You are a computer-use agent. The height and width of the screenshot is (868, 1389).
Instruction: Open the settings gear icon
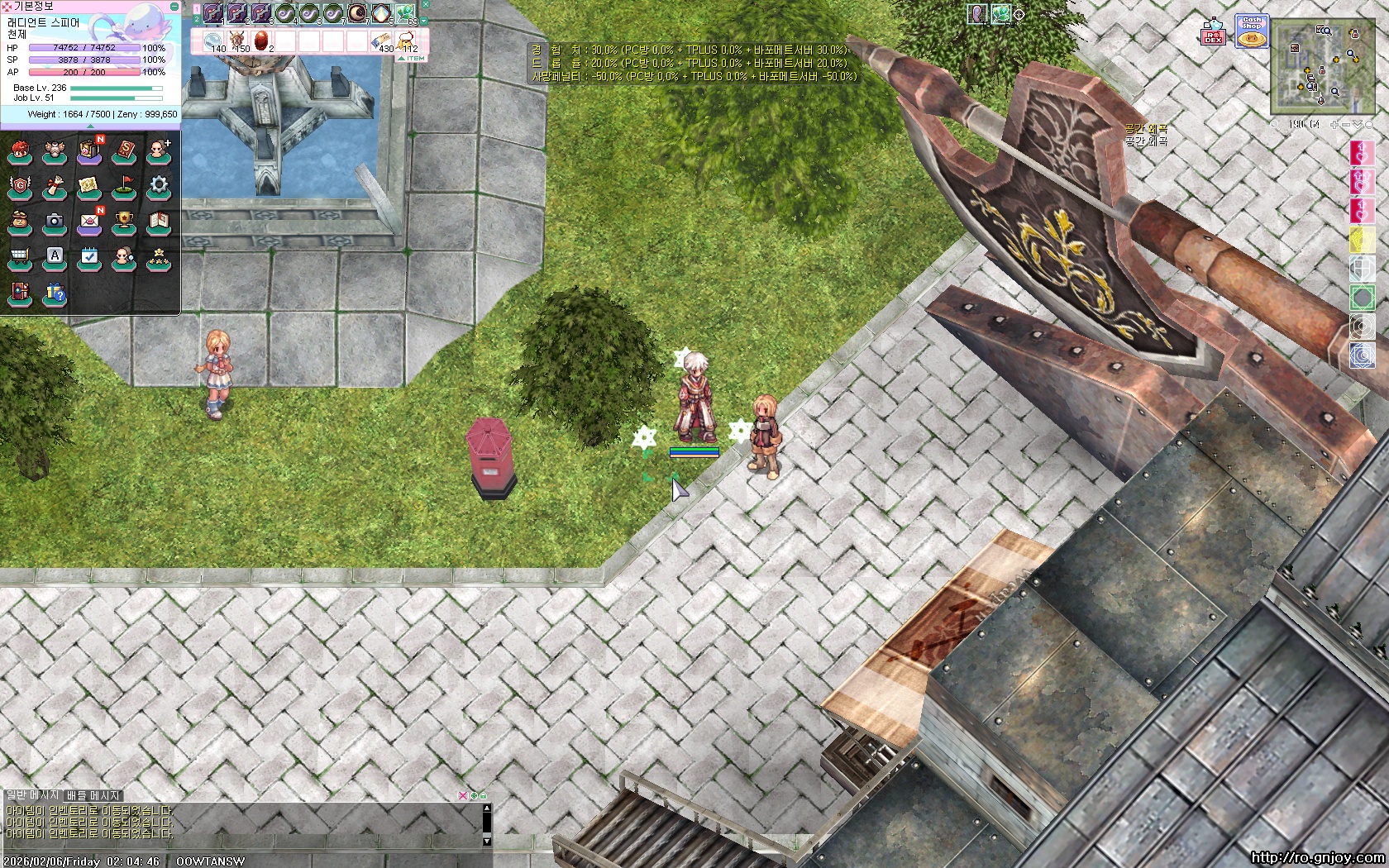click(159, 186)
